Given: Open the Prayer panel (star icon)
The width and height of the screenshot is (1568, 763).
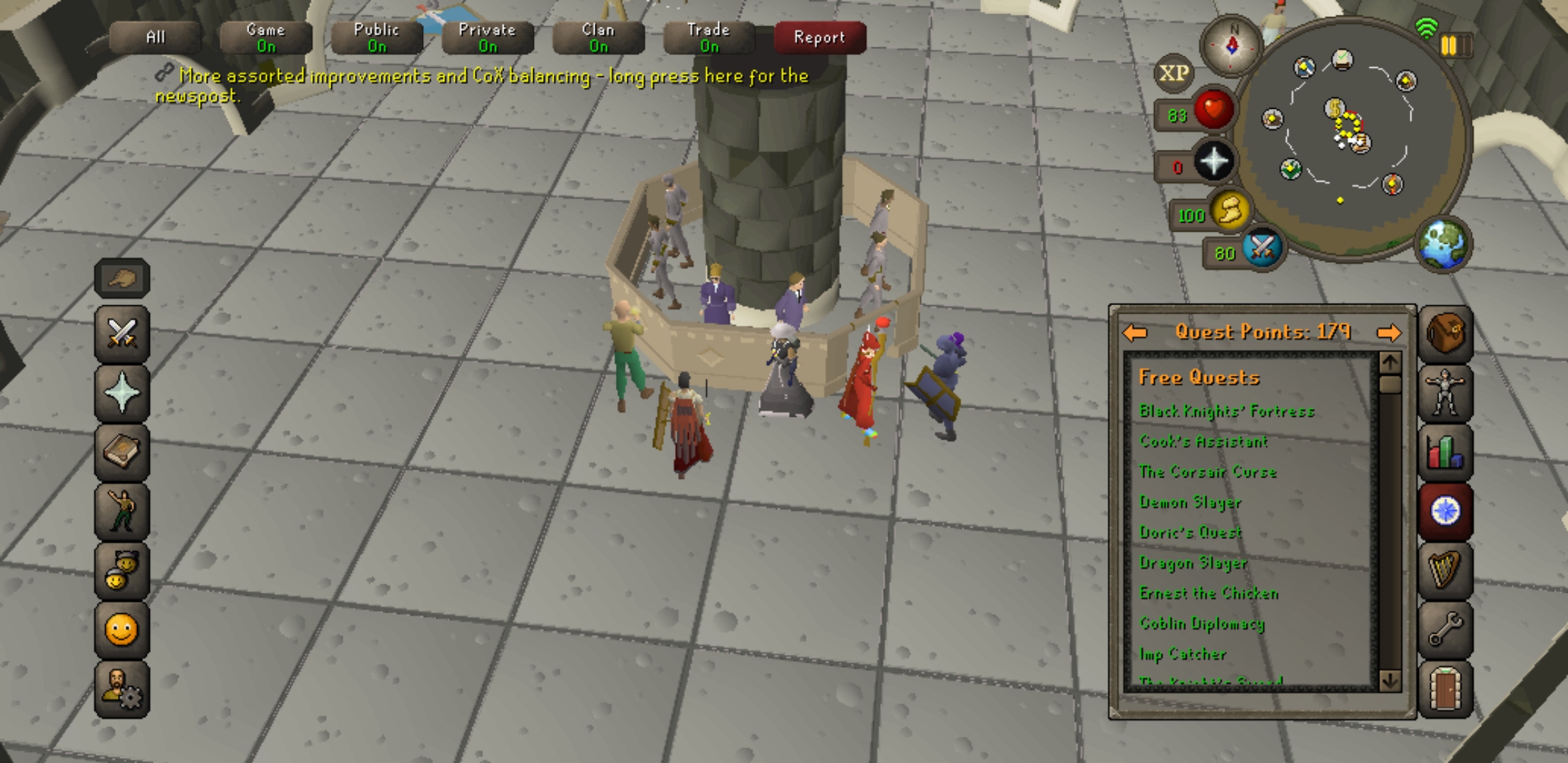Looking at the screenshot, I should (121, 394).
